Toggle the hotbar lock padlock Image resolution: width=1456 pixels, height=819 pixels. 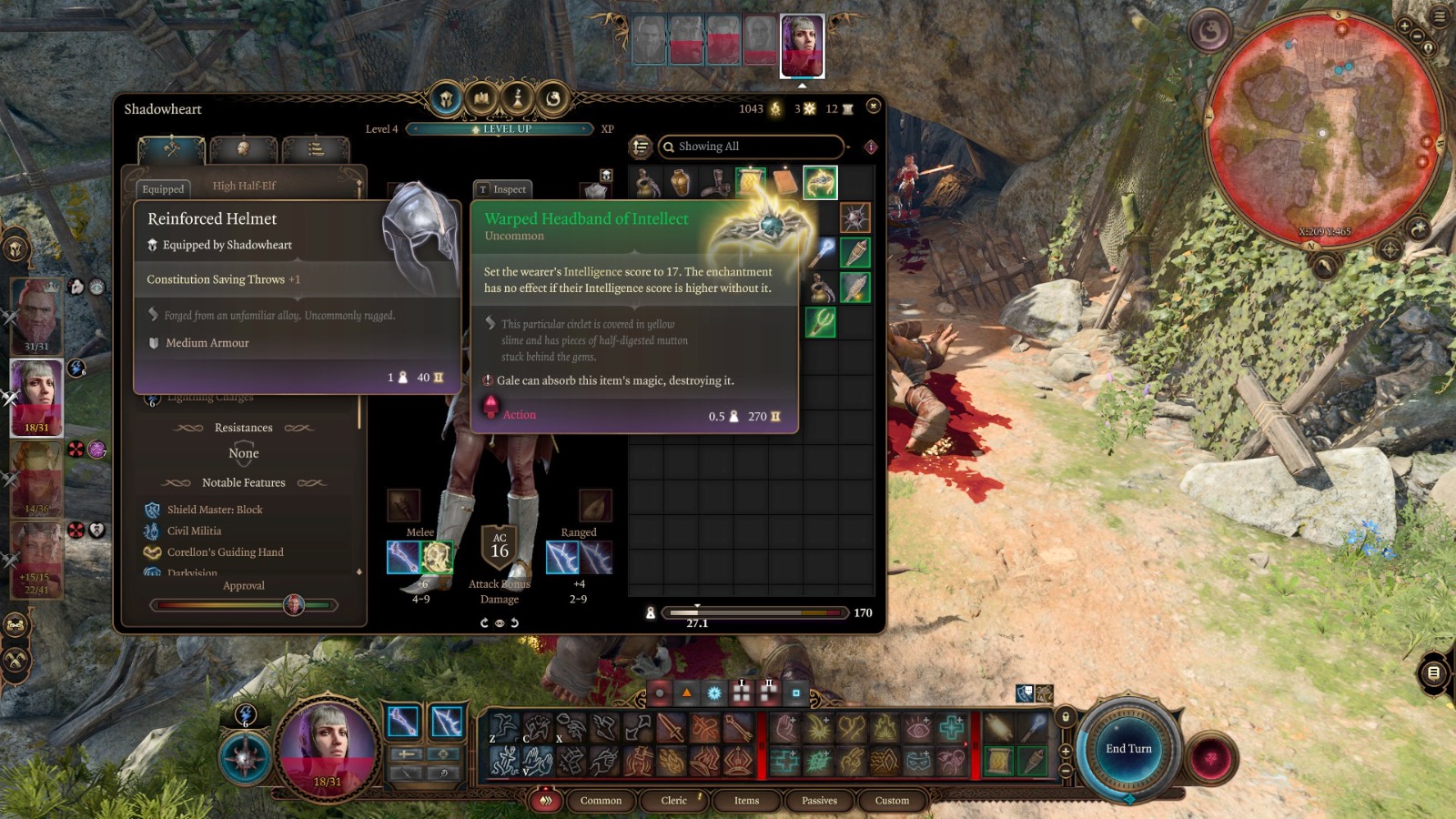pyautogui.click(x=1066, y=715)
